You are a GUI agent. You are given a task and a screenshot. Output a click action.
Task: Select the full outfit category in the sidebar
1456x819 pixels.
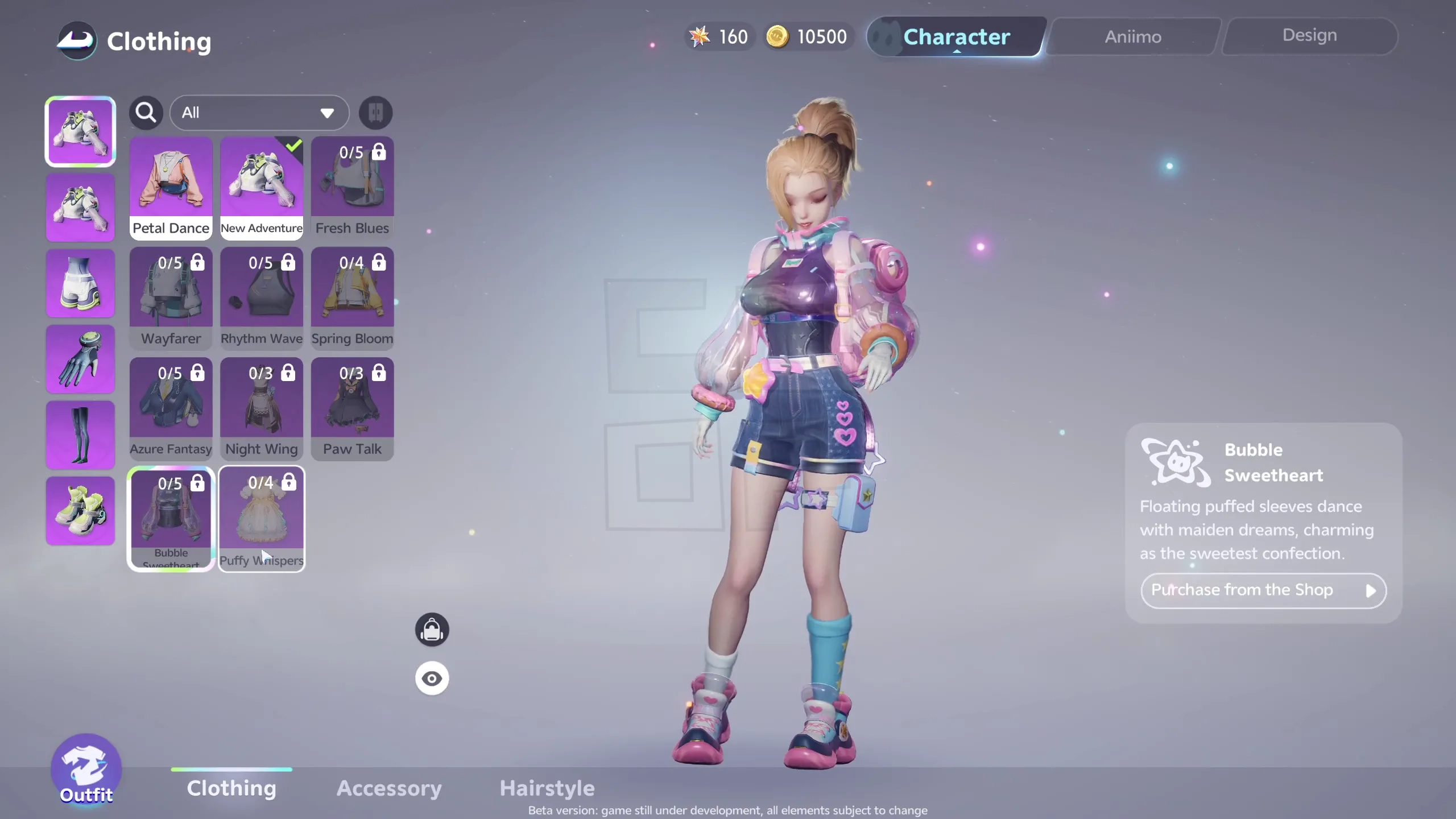point(80,131)
